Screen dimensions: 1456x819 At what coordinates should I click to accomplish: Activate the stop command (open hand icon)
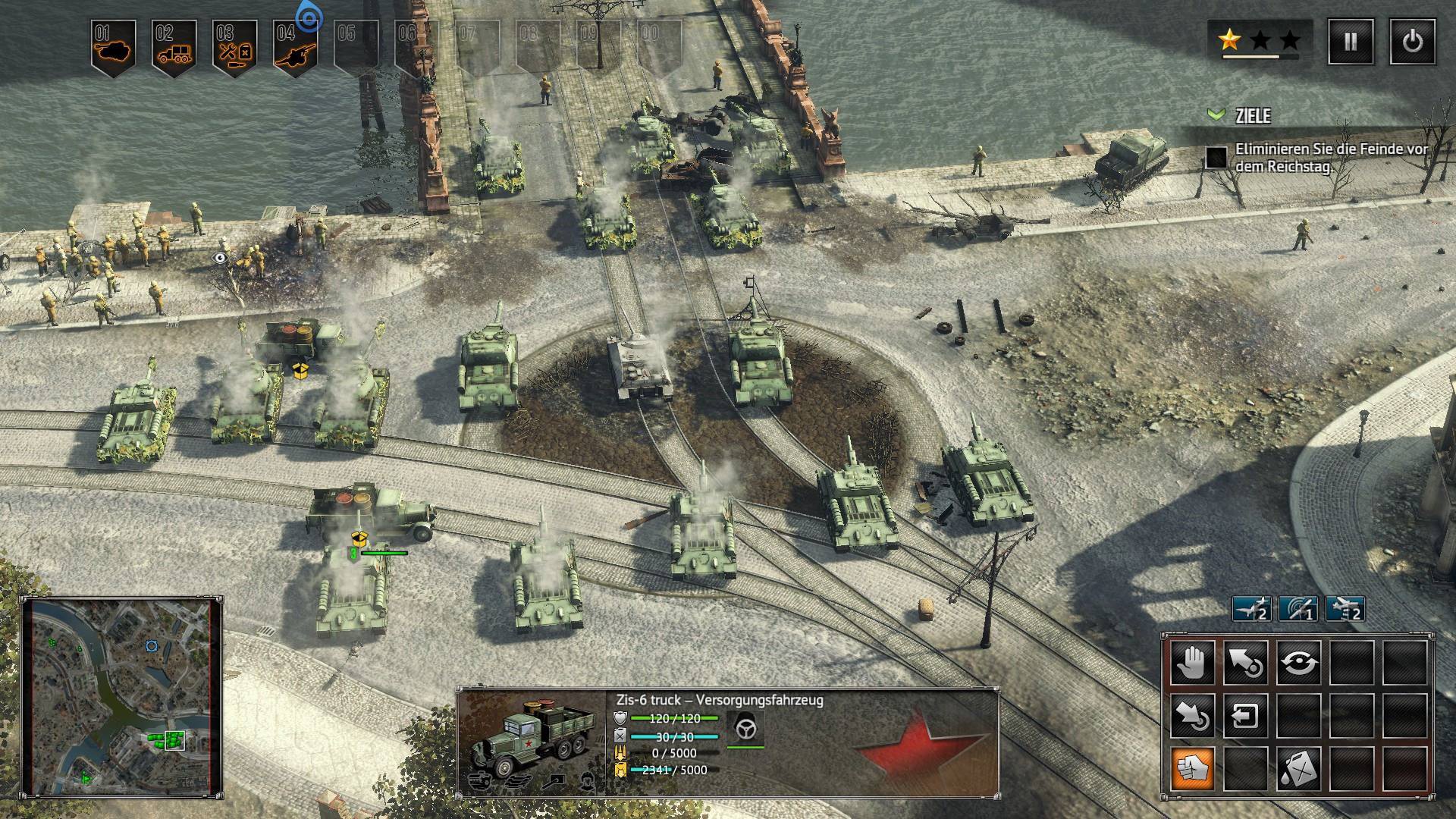click(x=1193, y=662)
